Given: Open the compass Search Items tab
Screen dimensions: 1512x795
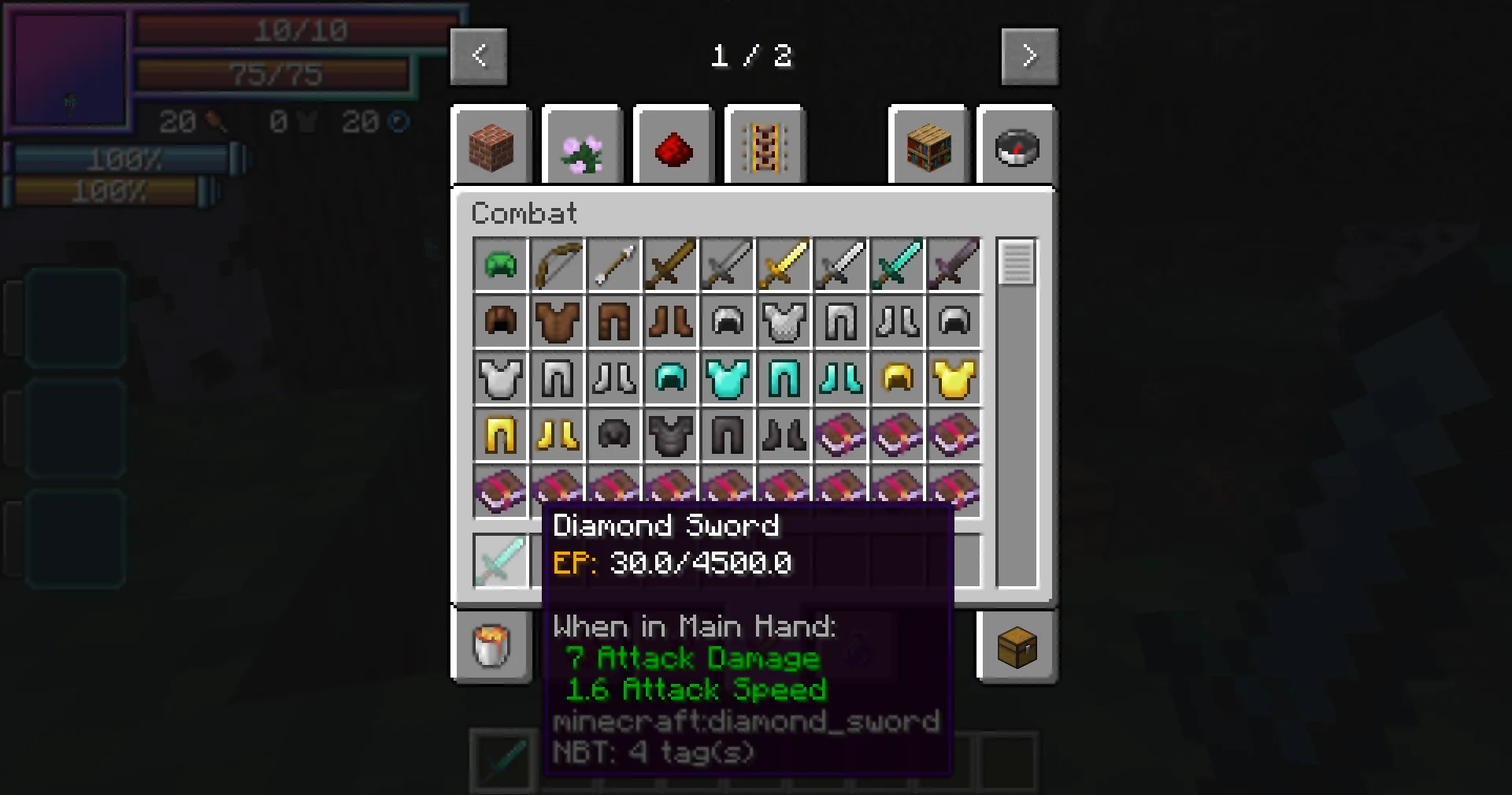Looking at the screenshot, I should coord(1017,146).
